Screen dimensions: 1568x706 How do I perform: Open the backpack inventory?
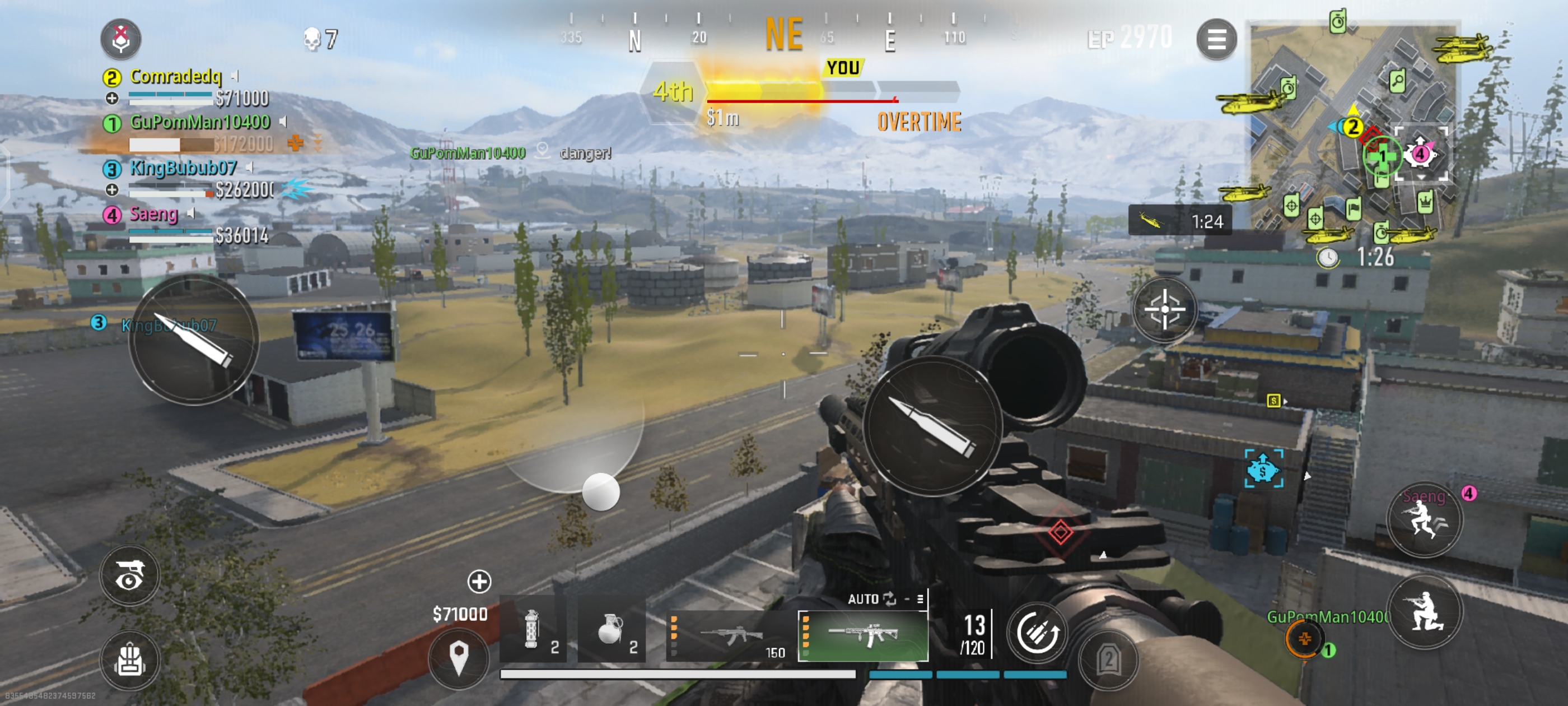pos(130,660)
